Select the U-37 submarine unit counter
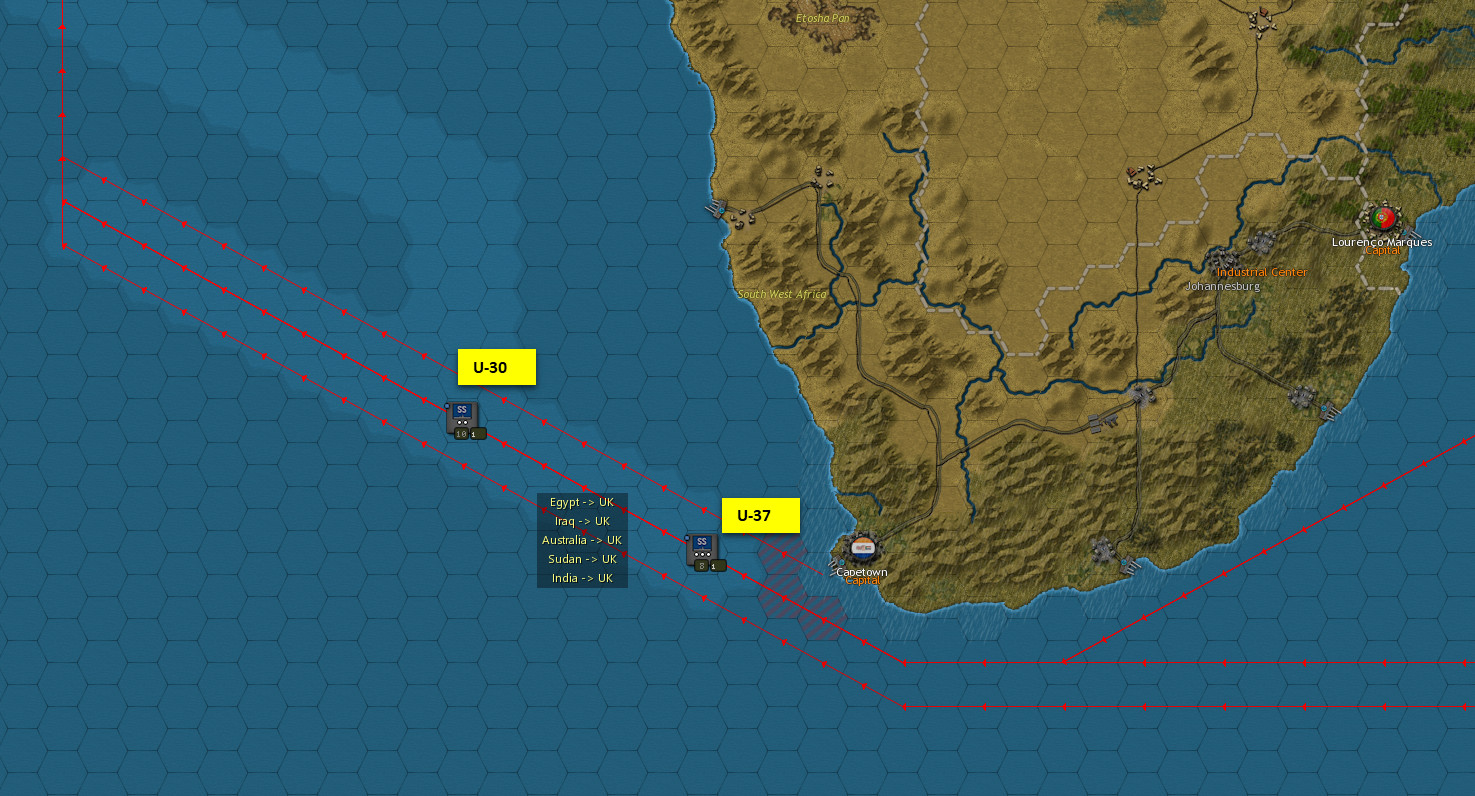The width and height of the screenshot is (1475, 796). tap(702, 548)
